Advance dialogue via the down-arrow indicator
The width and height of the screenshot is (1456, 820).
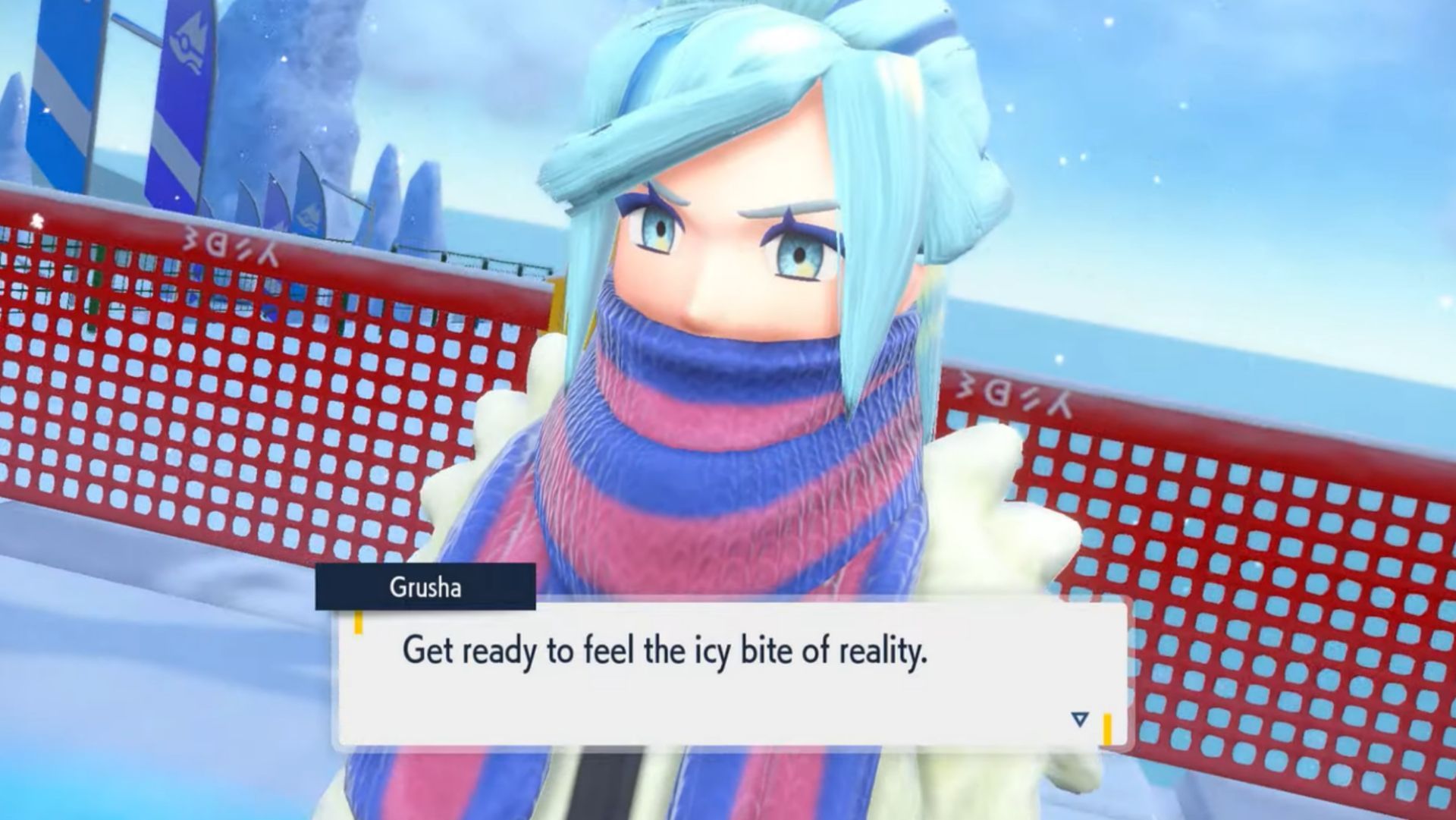pyautogui.click(x=1080, y=718)
